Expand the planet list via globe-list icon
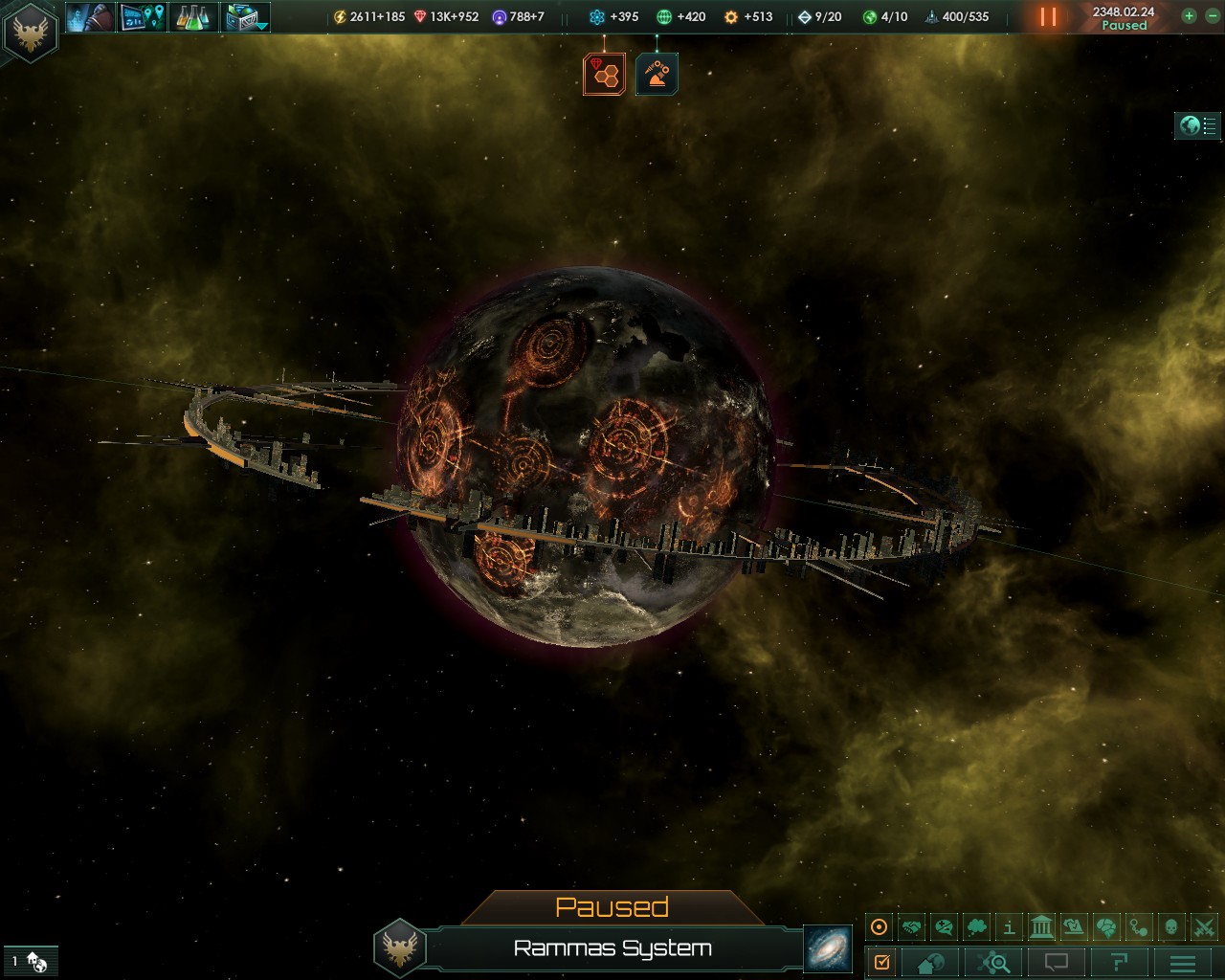 point(1197,125)
